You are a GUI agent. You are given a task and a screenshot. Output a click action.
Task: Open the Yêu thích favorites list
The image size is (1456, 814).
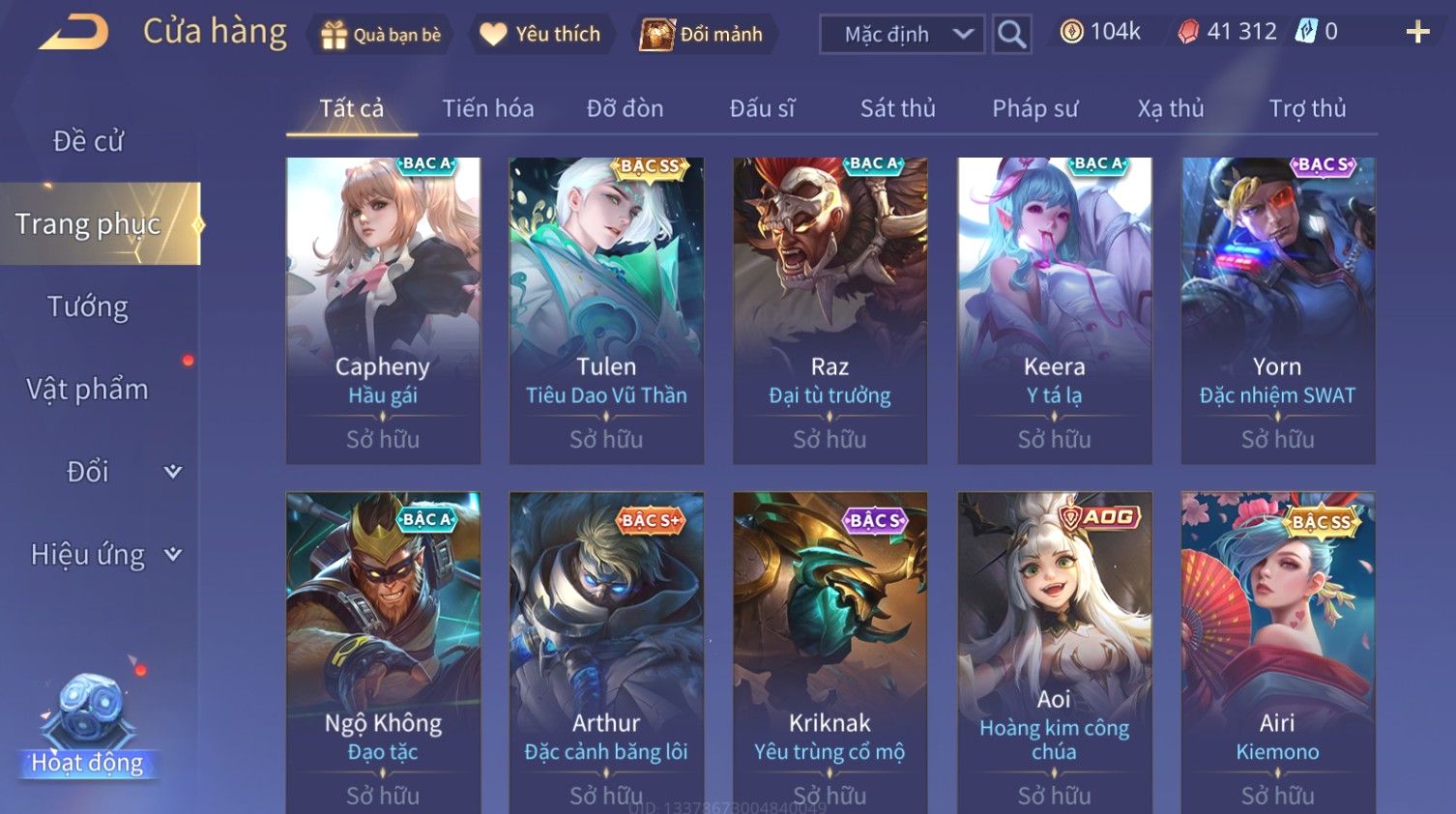pos(541,35)
